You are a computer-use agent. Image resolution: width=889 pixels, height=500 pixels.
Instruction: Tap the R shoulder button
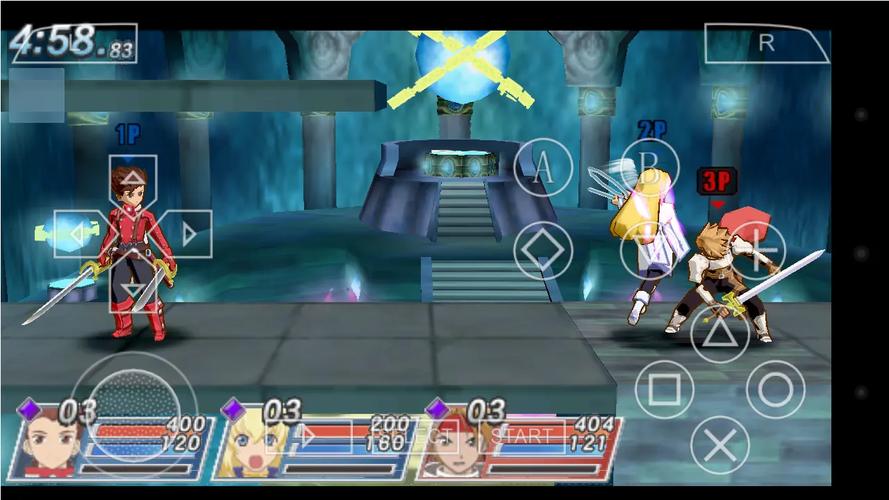pyautogui.click(x=767, y=43)
